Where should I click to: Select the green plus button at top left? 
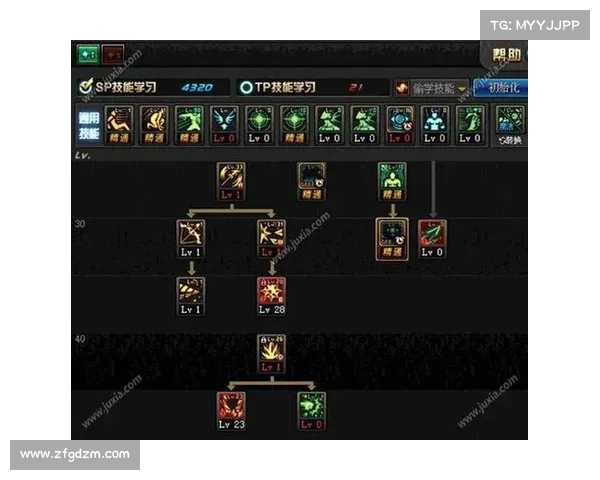85,54
